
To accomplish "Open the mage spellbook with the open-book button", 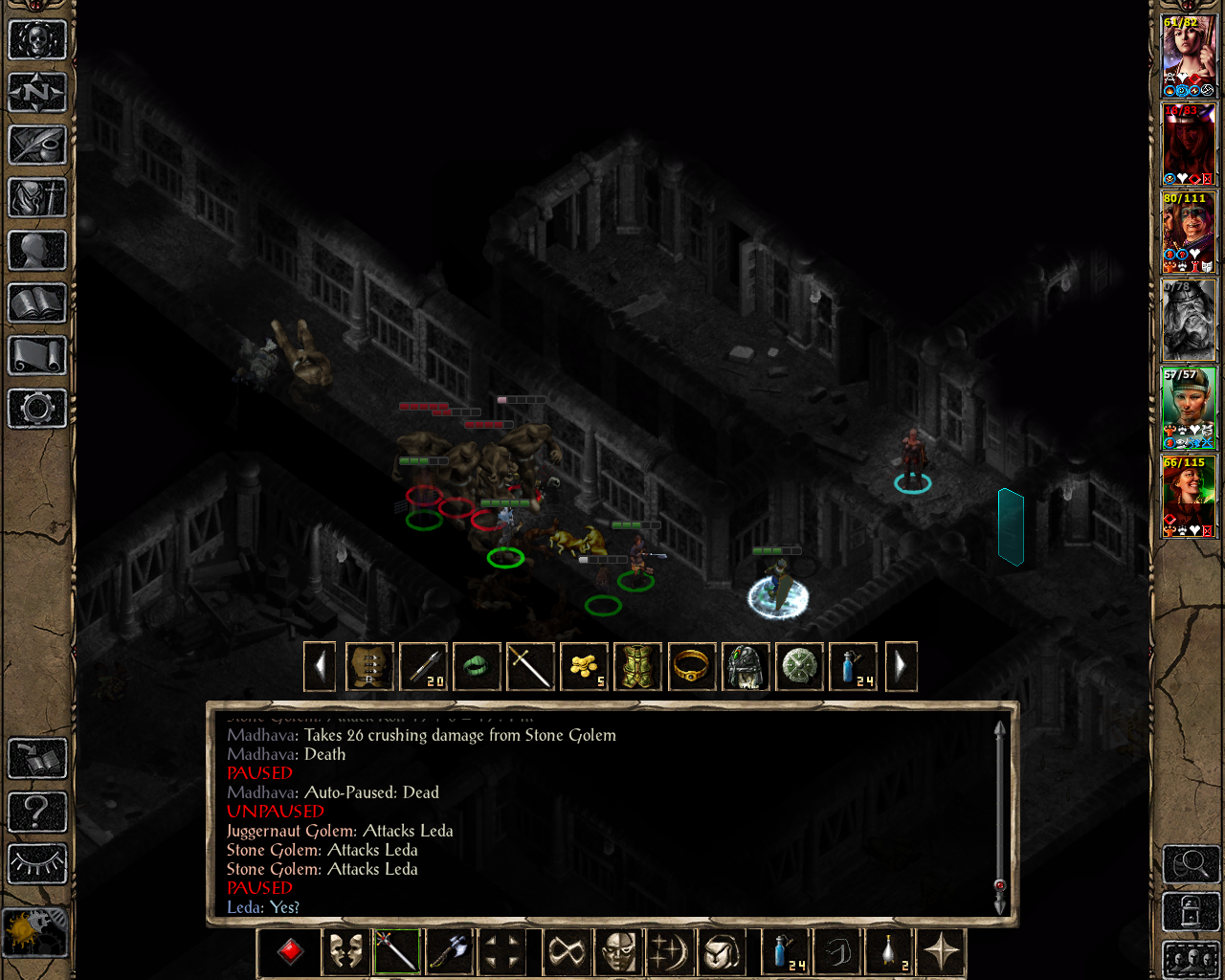I will (37, 303).
